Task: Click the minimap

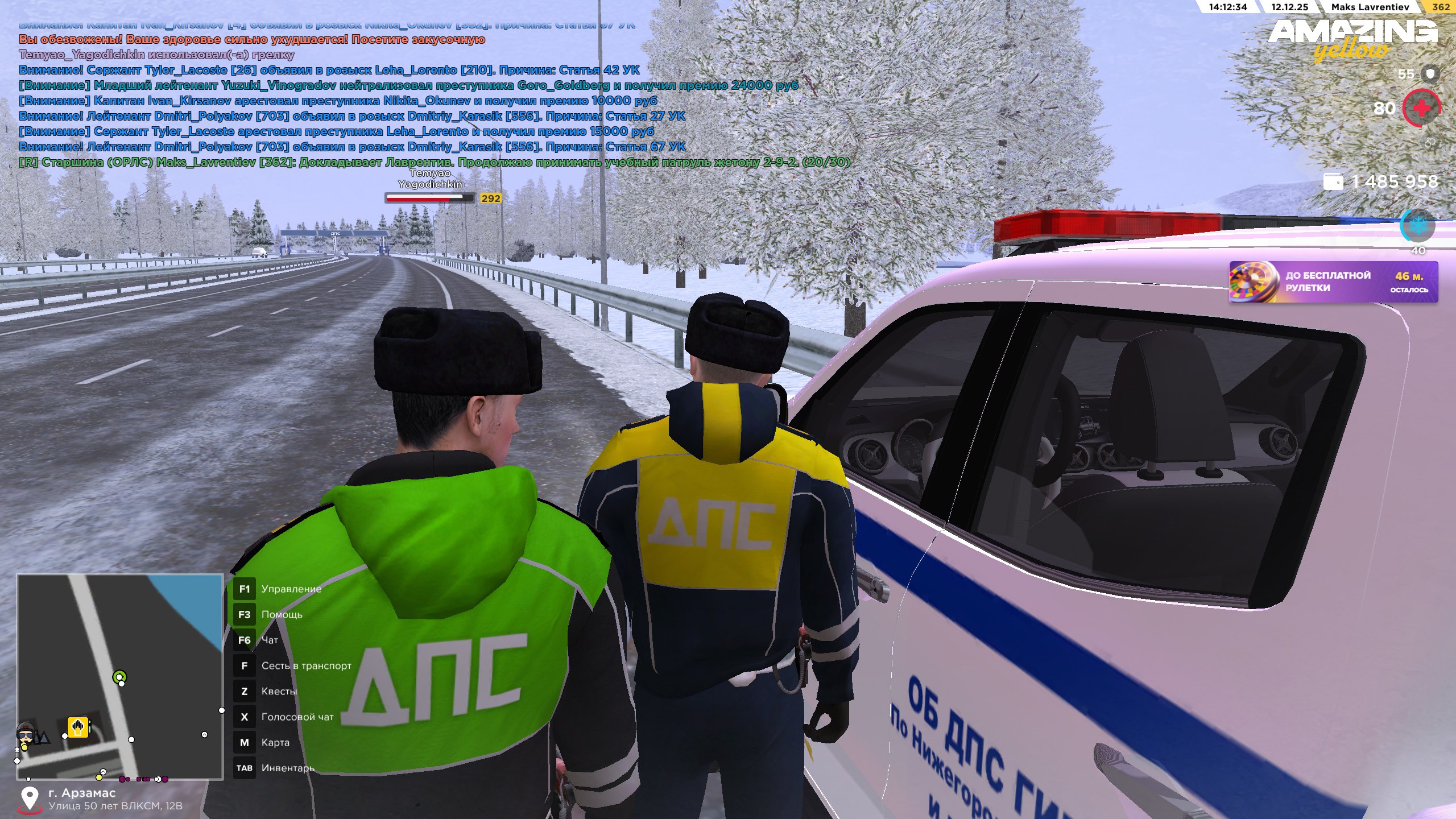Action: pyautogui.click(x=120, y=676)
